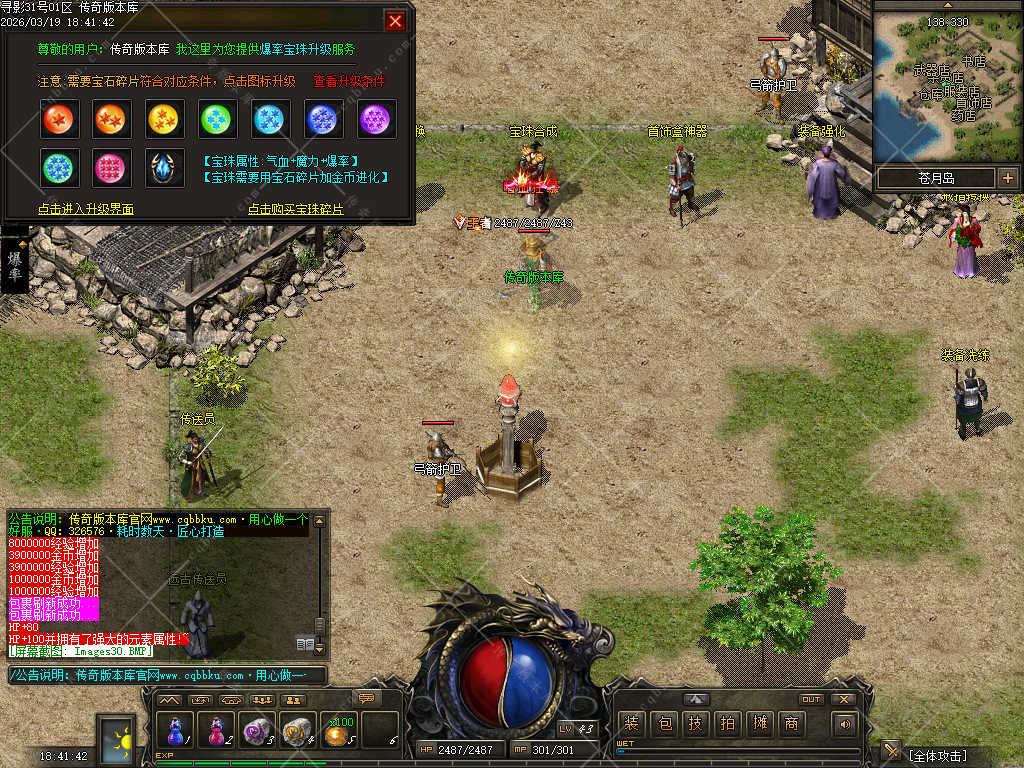Viewport: 1024px width, 768px height.
Task: Click the OUT logout button
Action: point(811,699)
